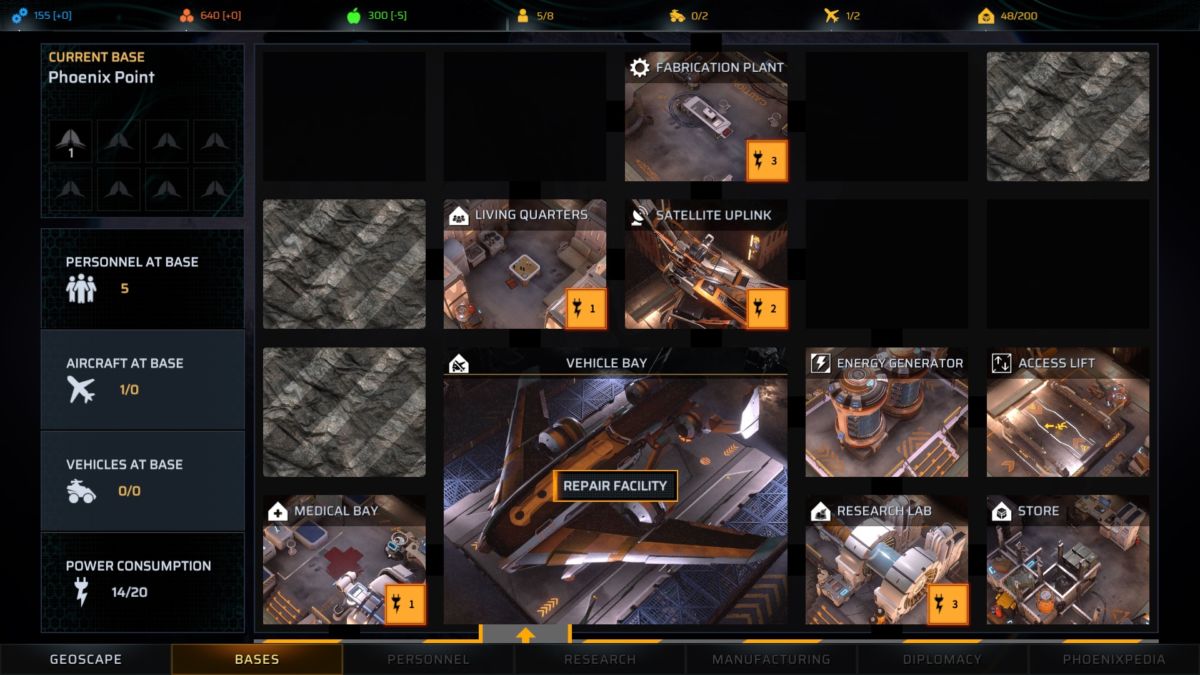Select the Fabrication Plant facility
The height and width of the screenshot is (675, 1200).
click(x=706, y=117)
